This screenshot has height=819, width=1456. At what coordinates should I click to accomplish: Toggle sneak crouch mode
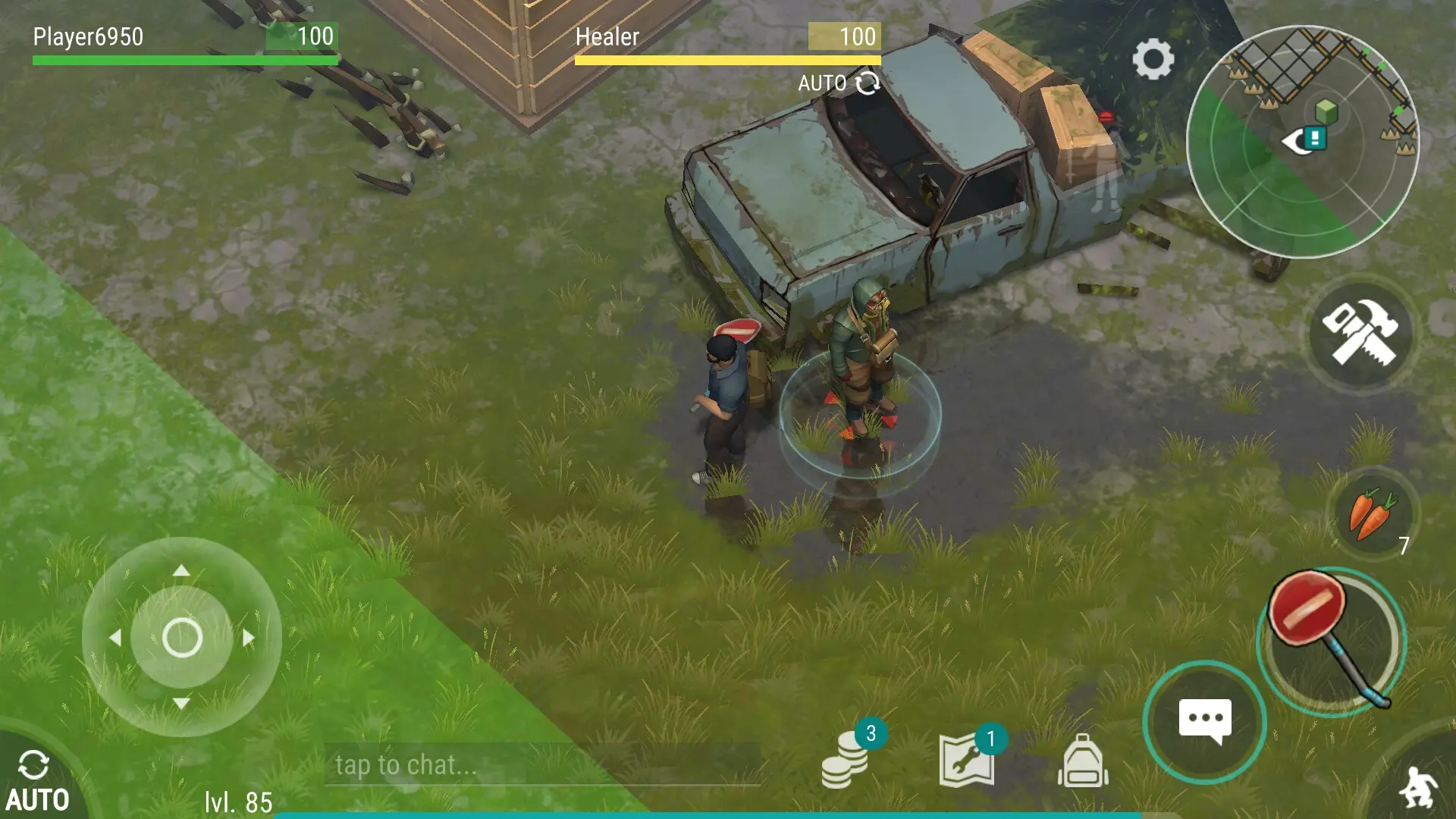1417,786
